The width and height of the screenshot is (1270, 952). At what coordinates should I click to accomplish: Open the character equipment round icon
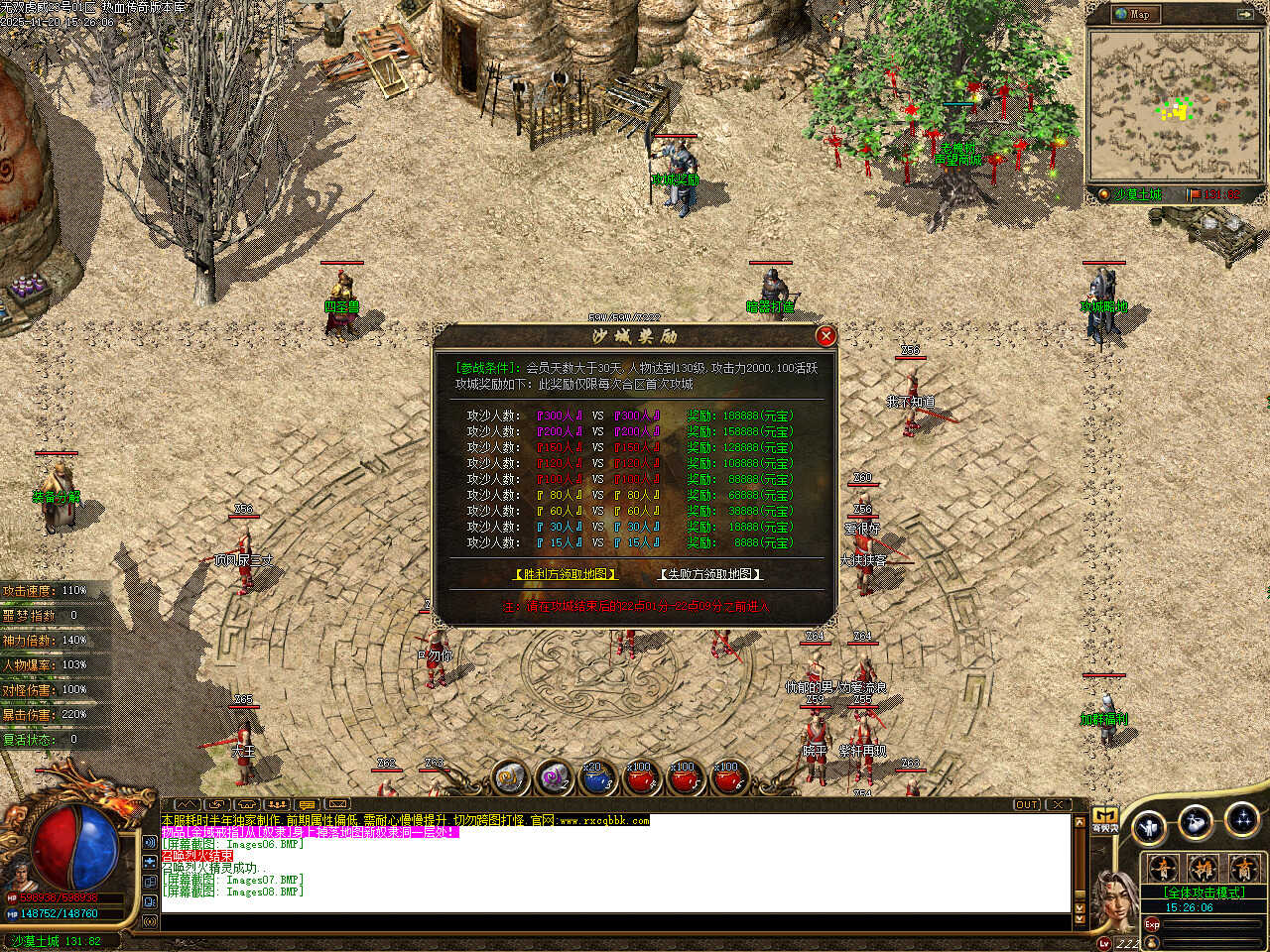point(1149,825)
